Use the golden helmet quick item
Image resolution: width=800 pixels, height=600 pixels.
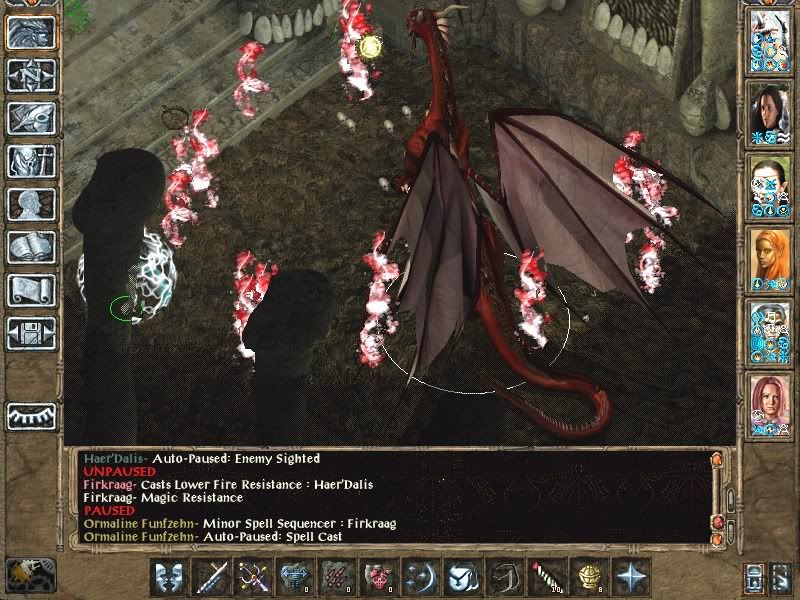tap(590, 577)
